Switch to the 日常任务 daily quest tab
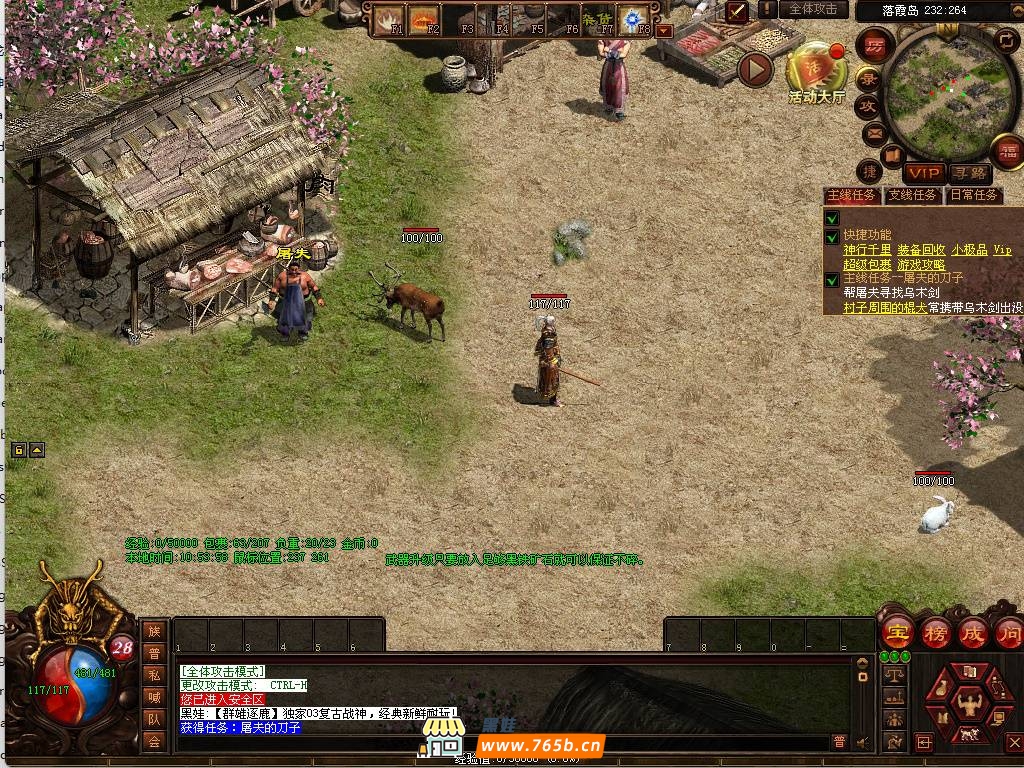1024x768 pixels. coord(973,195)
